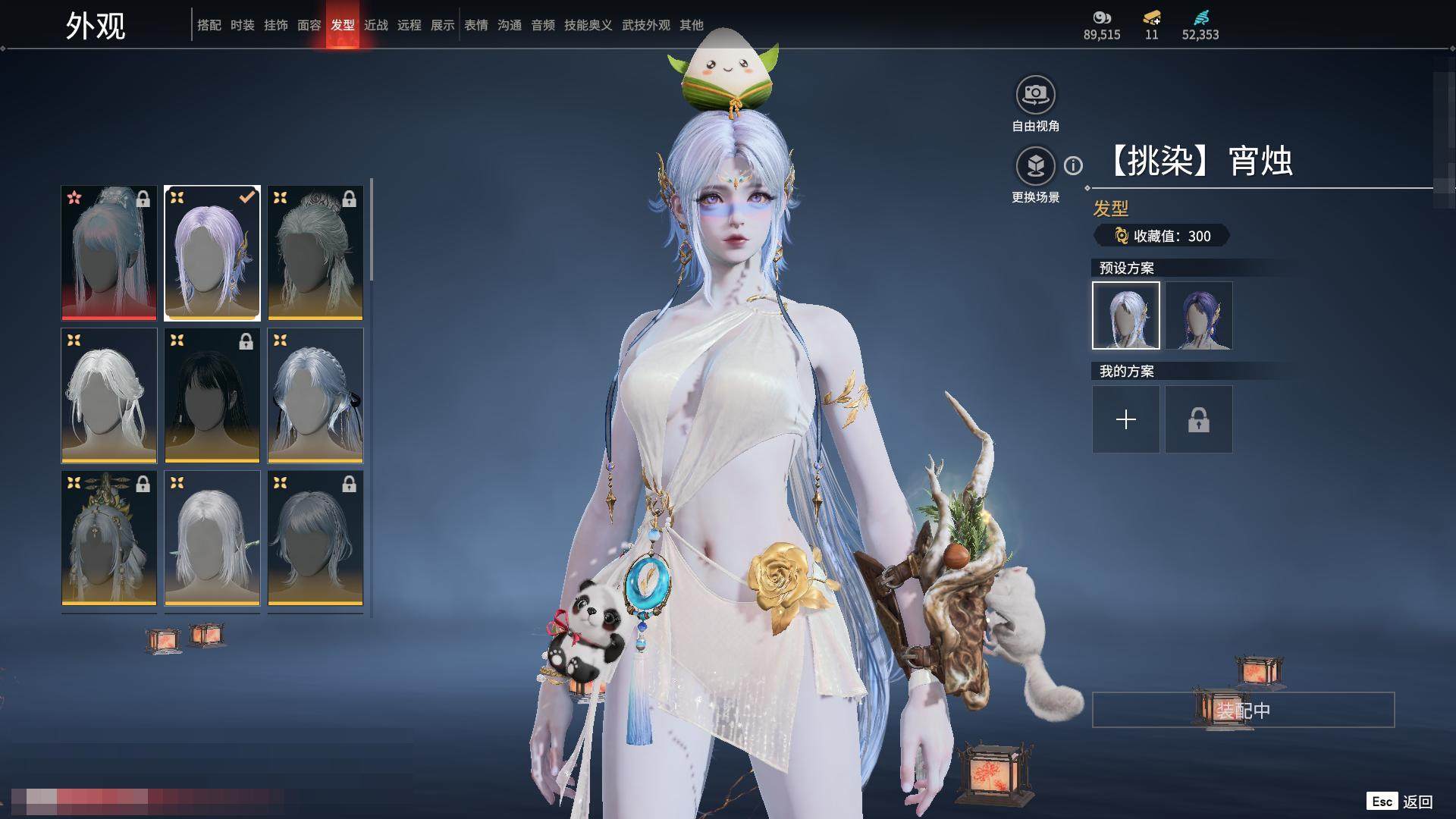
Task: Click the 更换场景 change scene button
Action: point(1035,167)
